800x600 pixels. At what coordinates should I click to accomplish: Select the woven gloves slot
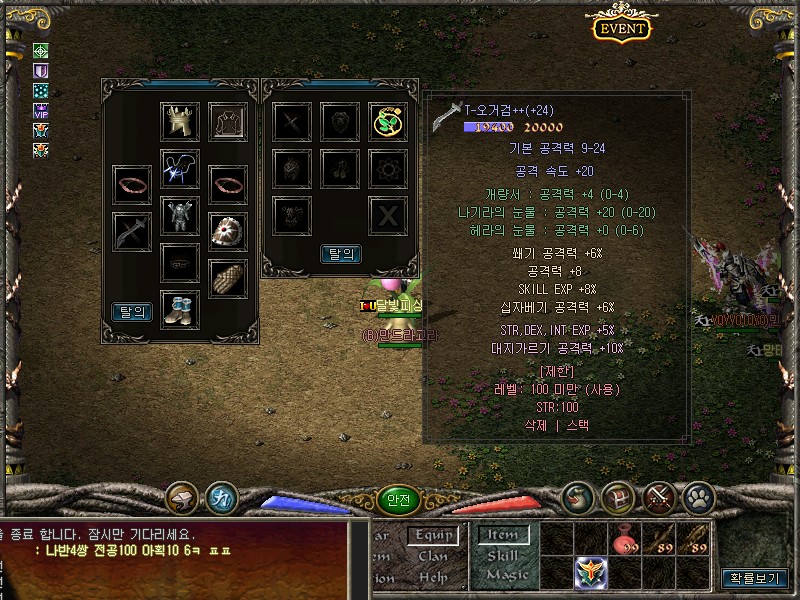(228, 278)
